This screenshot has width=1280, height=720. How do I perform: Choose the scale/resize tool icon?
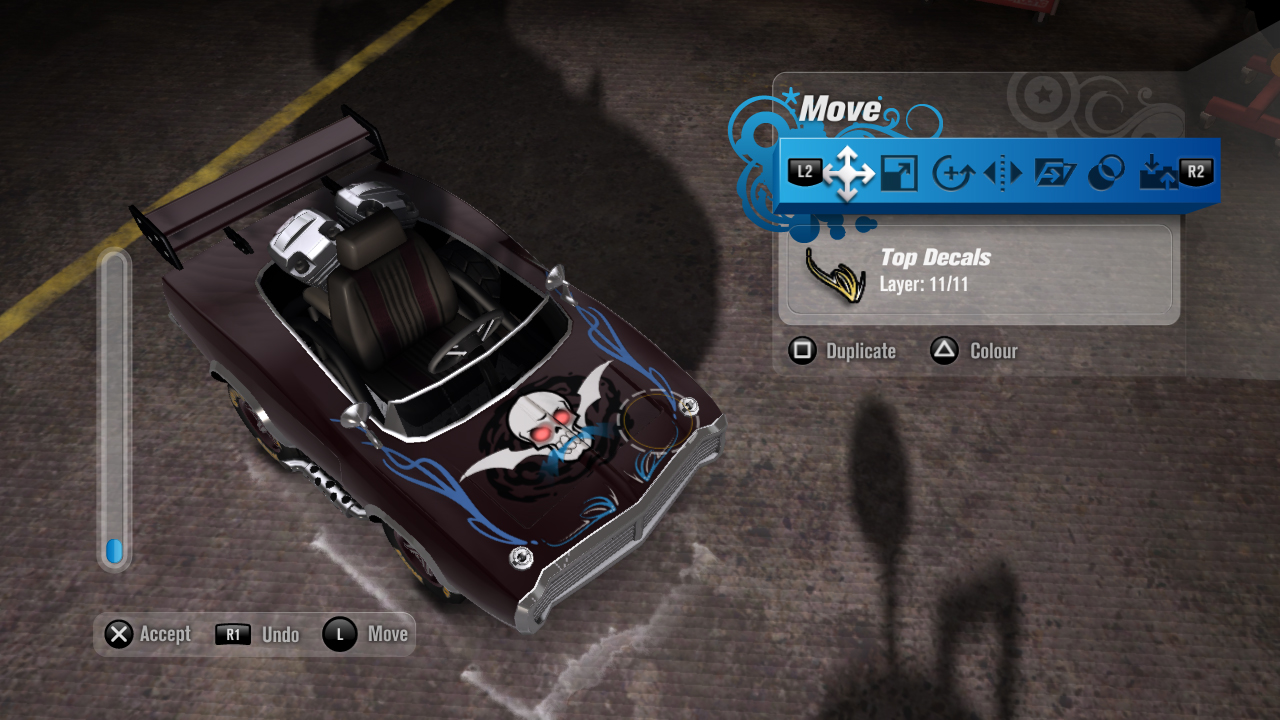[899, 173]
